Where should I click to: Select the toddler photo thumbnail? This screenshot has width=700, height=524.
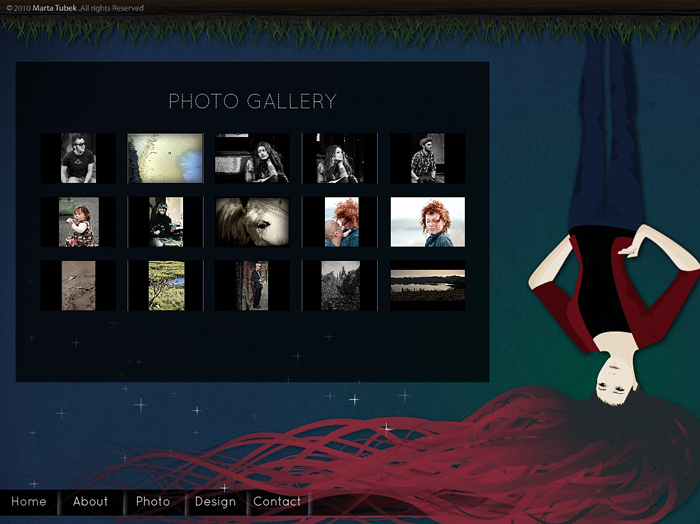click(78, 222)
